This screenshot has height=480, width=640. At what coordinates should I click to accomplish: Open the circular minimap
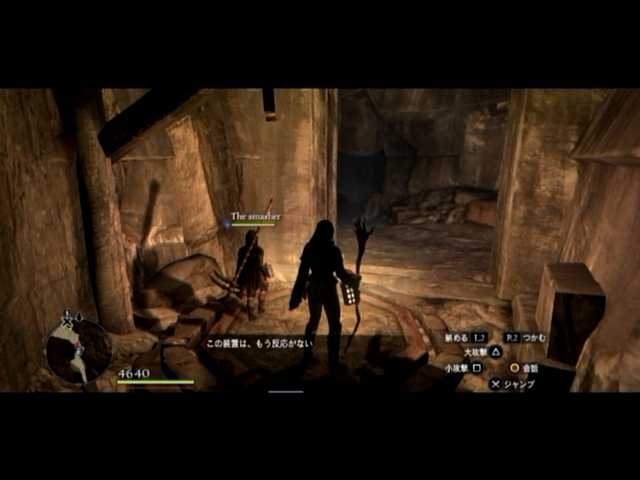pyautogui.click(x=78, y=351)
